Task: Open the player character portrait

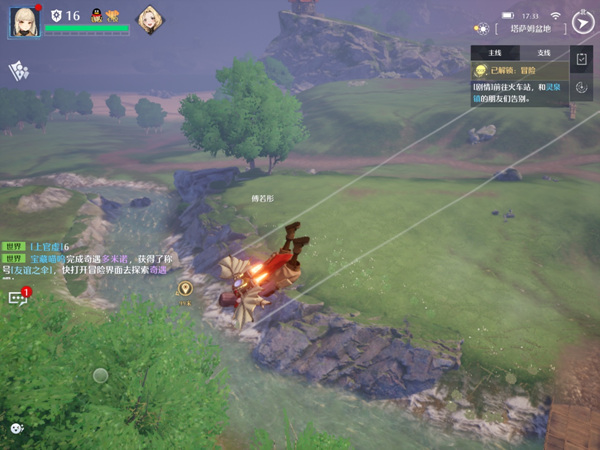Action: click(24, 22)
